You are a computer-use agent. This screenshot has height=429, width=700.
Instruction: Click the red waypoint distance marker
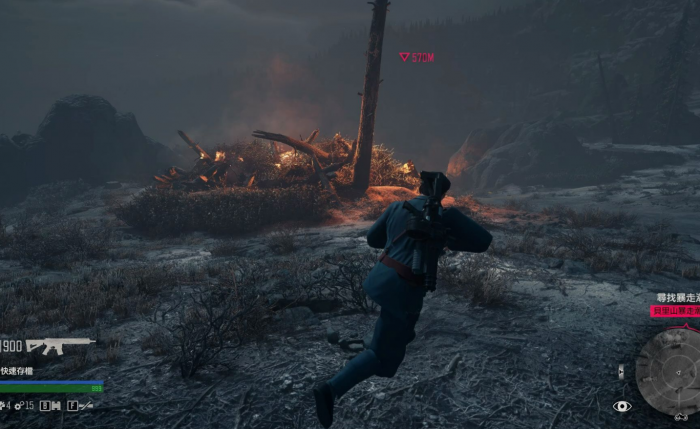pyautogui.click(x=417, y=57)
